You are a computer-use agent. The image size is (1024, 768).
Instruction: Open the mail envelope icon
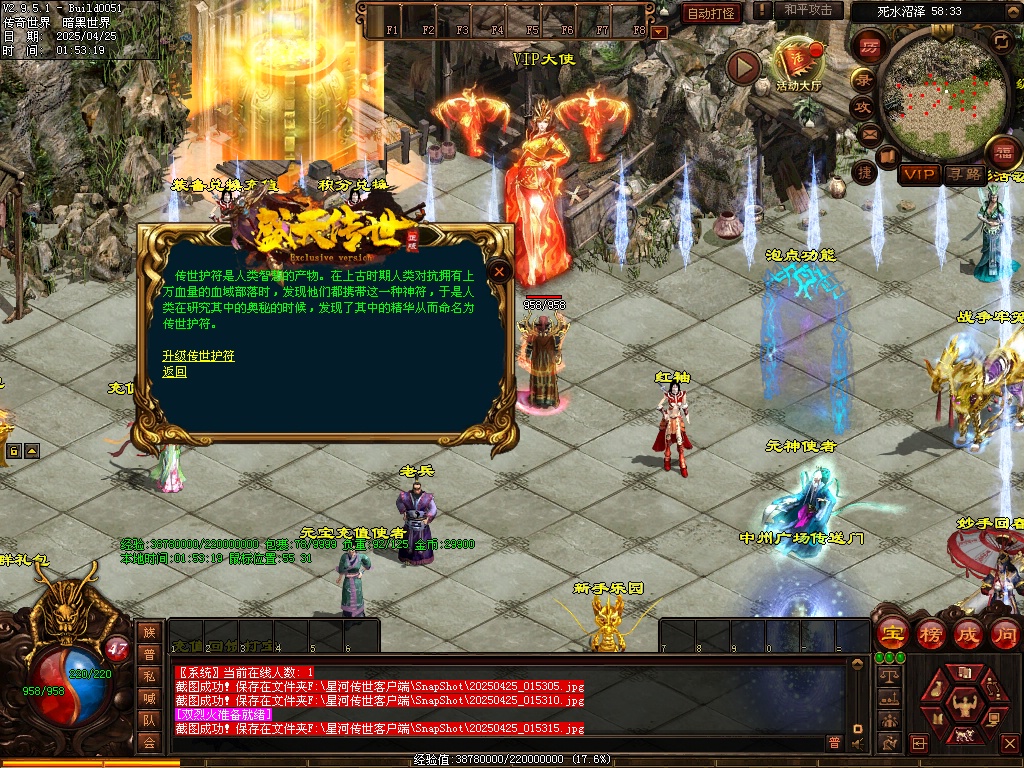(868, 133)
